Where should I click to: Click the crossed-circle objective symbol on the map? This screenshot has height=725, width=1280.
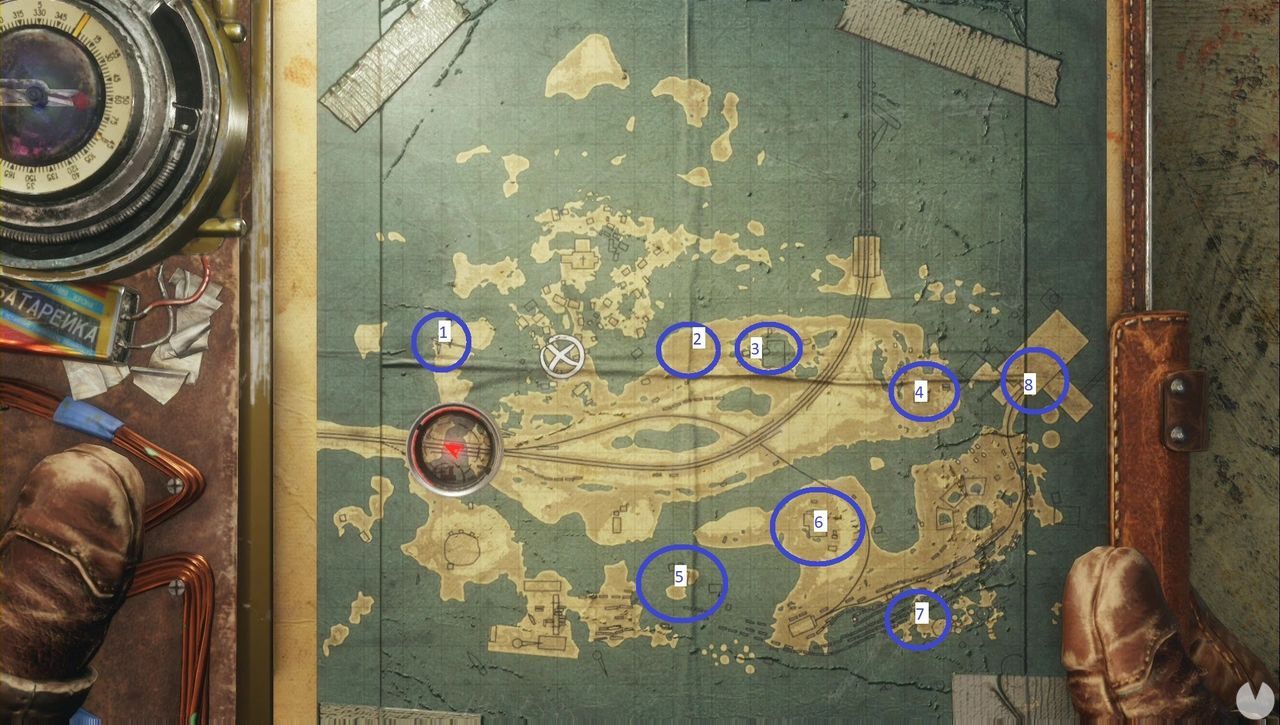click(x=563, y=356)
